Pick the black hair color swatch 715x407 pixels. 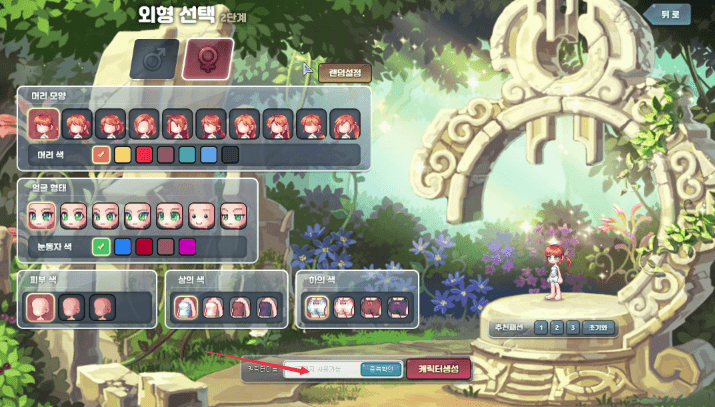tap(230, 155)
